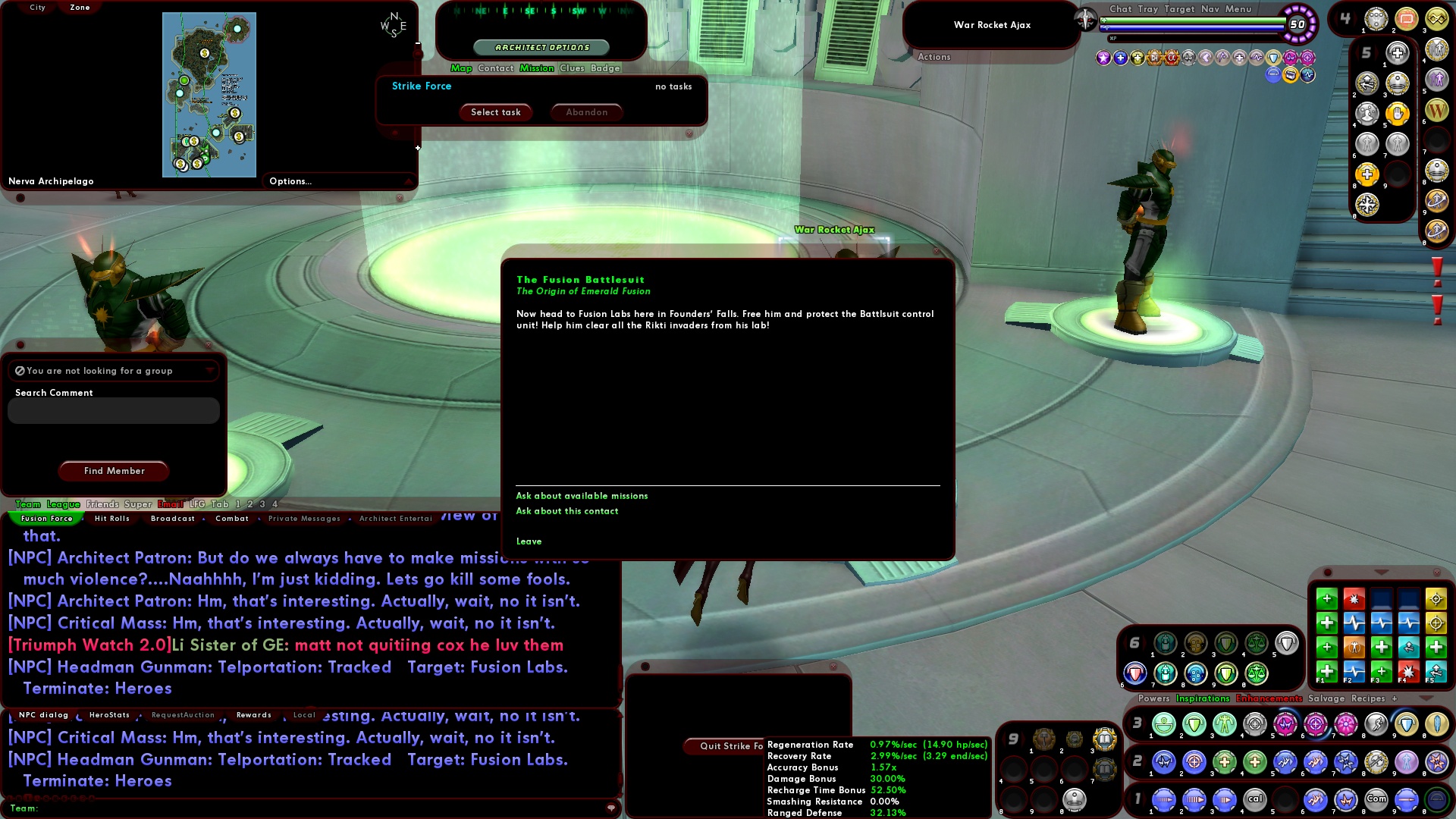Image resolution: width=1456 pixels, height=819 pixels.
Task: Click the purple star buff icon under the health bar
Action: tap(1103, 58)
